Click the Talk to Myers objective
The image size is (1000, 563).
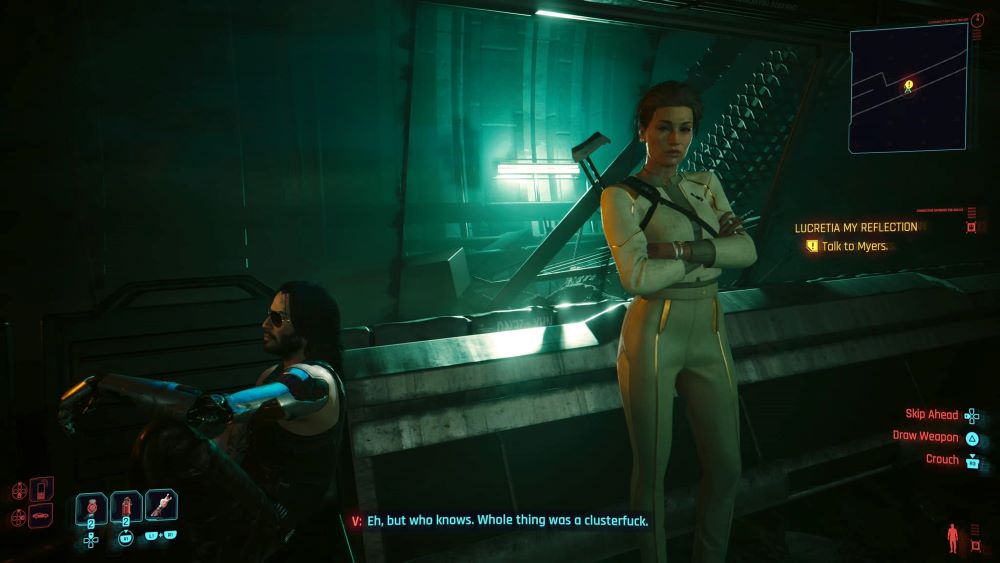pos(855,246)
